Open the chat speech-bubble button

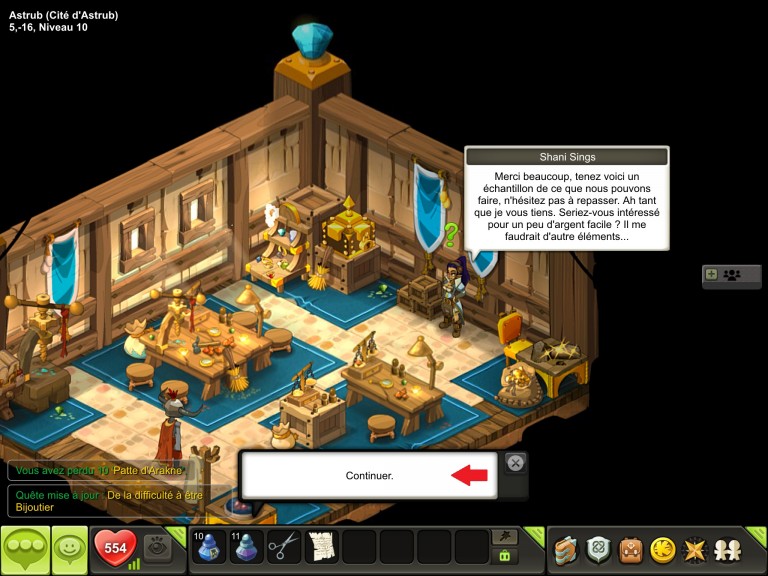[25, 548]
